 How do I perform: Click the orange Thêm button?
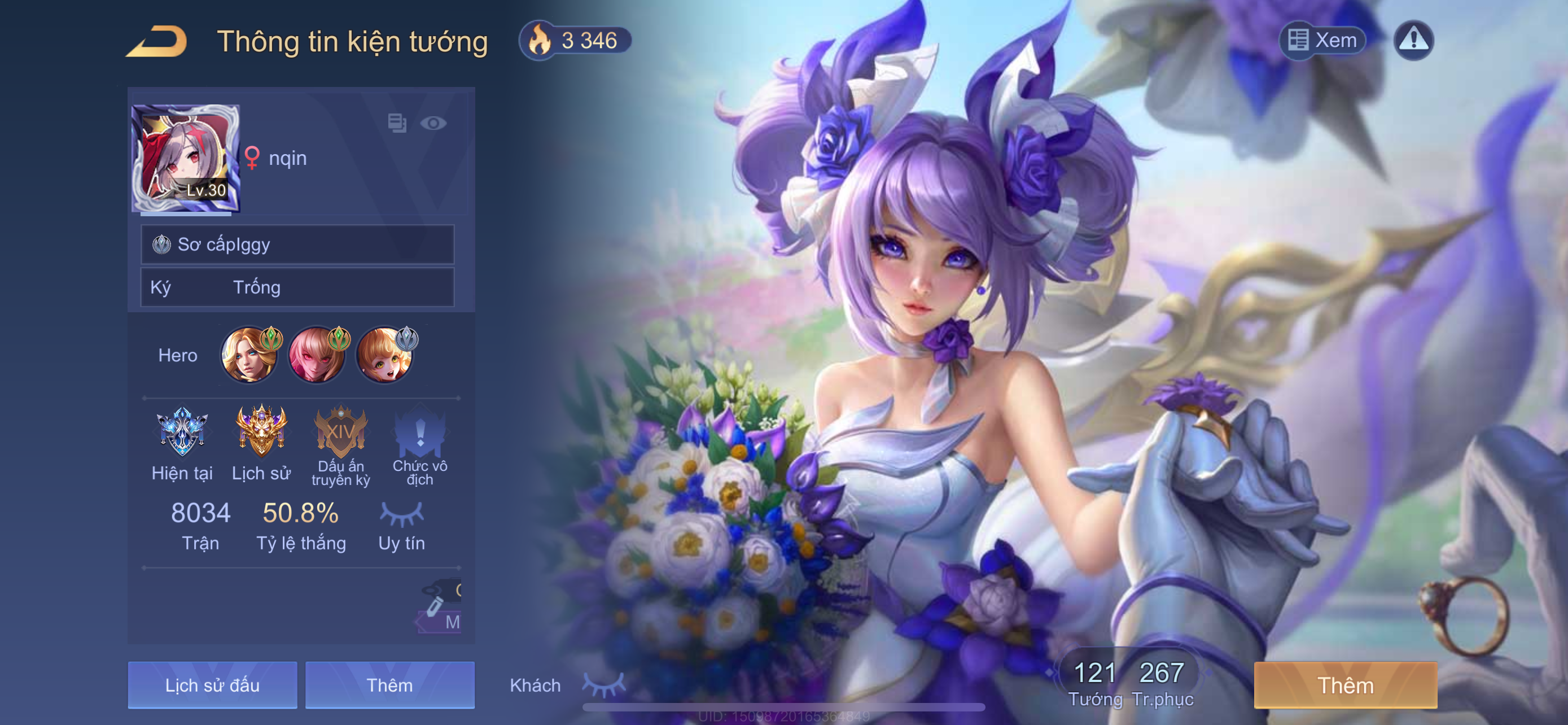pos(1345,685)
